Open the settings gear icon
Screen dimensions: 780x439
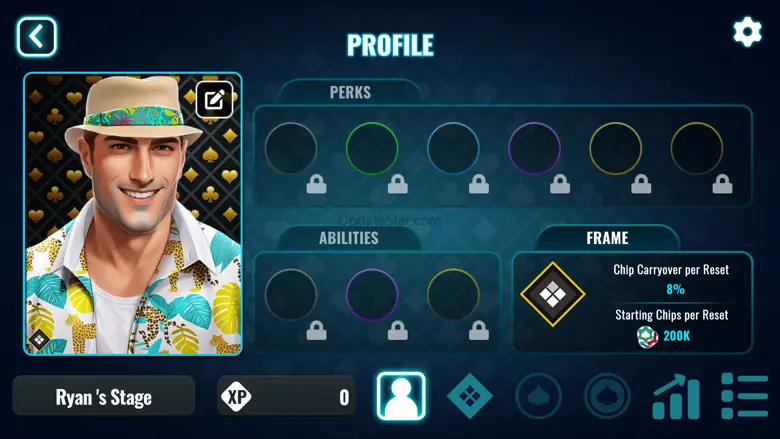click(x=747, y=32)
